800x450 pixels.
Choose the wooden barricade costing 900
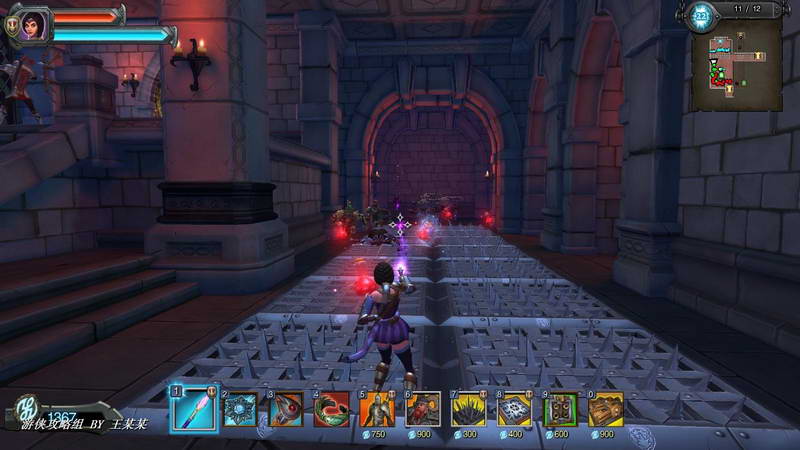(606, 408)
